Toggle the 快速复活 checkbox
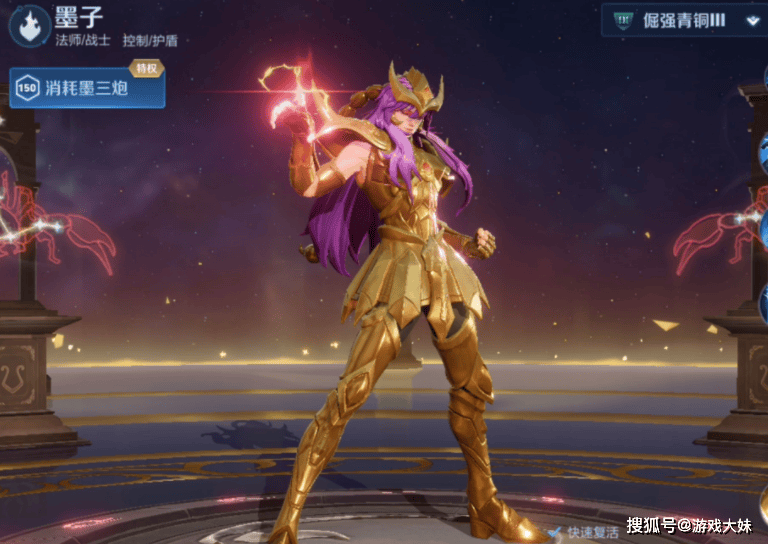The image size is (768, 544). [554, 533]
